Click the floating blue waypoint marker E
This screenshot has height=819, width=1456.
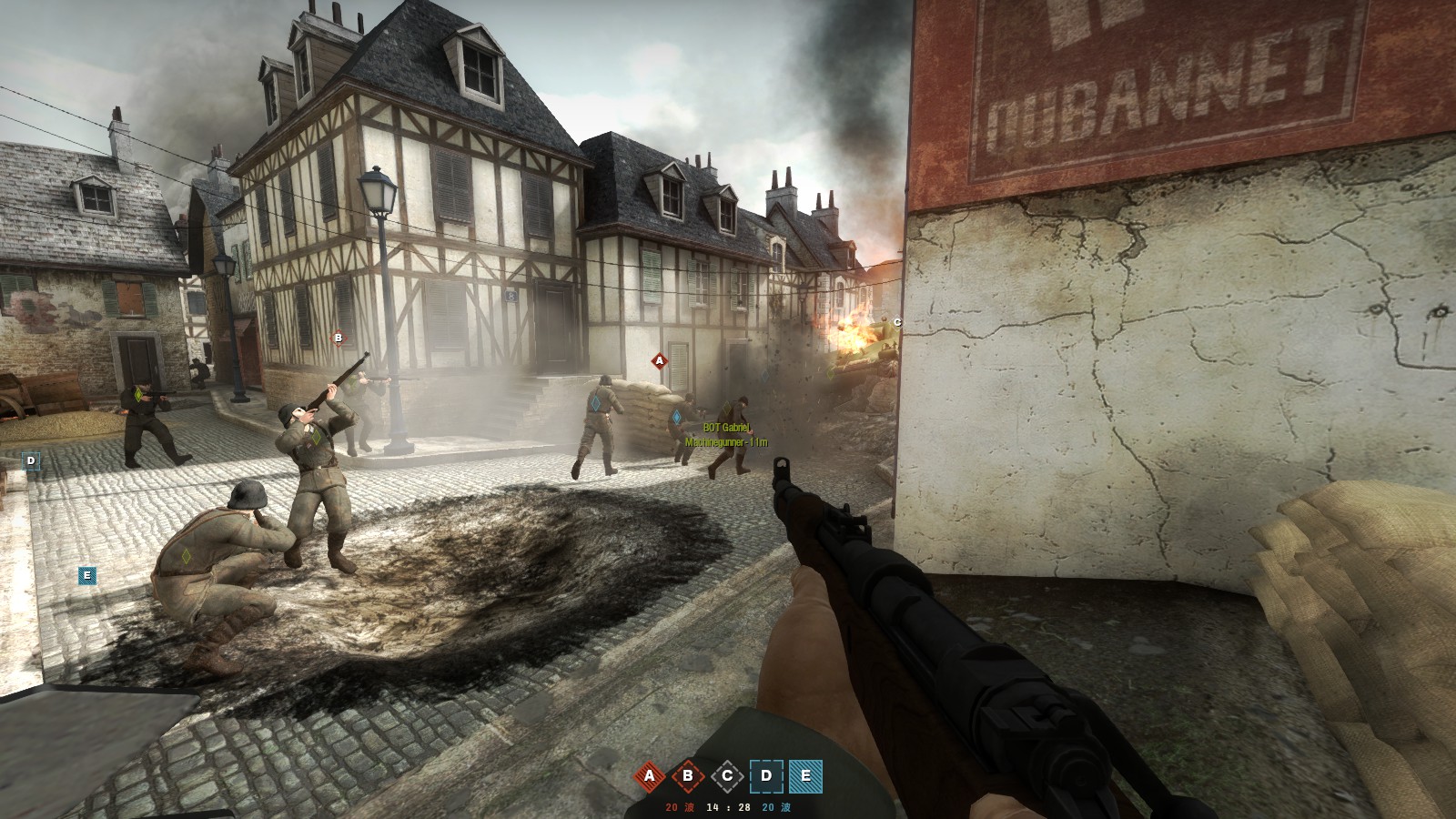(x=87, y=575)
